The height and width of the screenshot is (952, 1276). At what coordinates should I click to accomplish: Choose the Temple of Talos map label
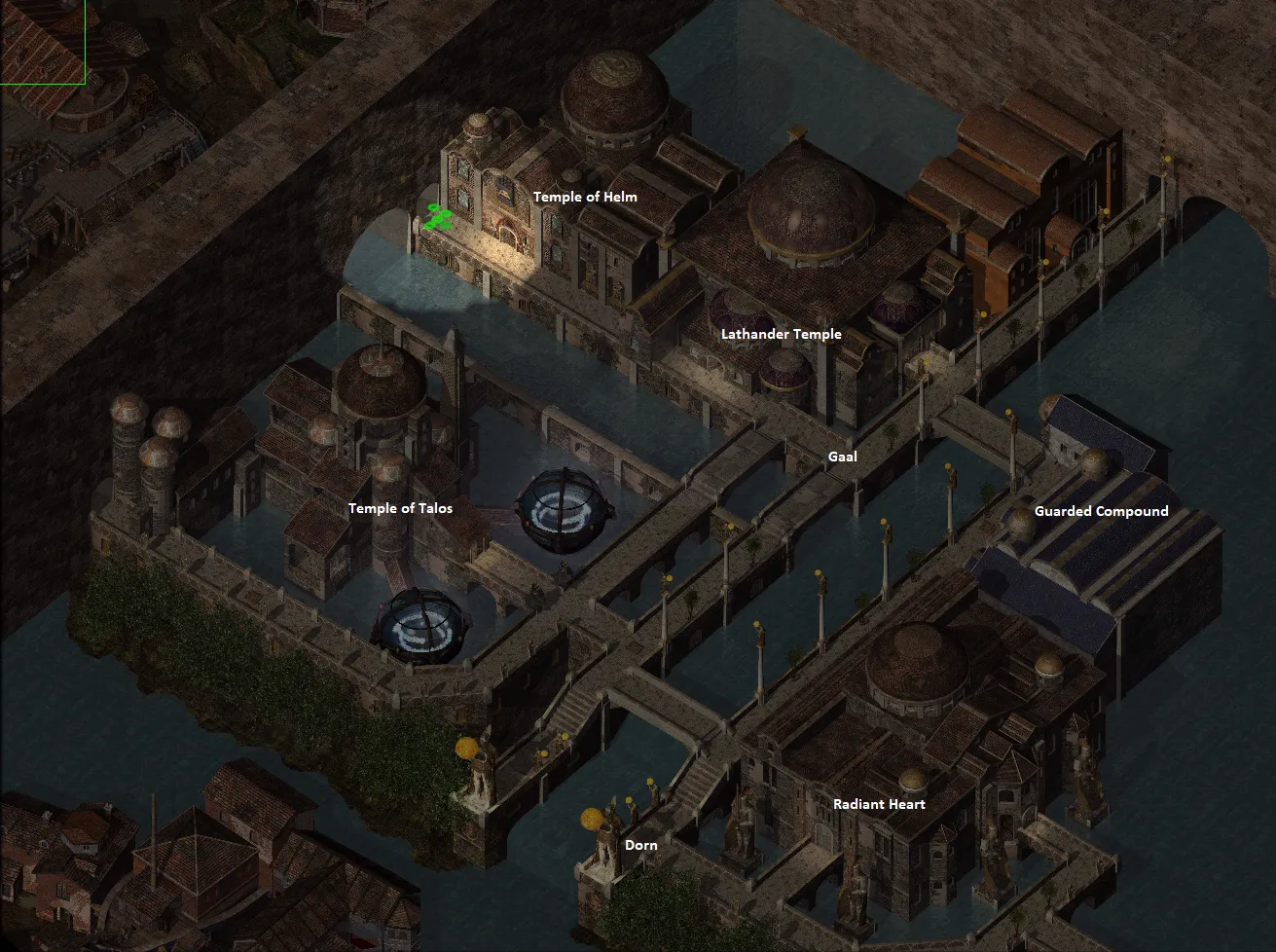click(400, 508)
